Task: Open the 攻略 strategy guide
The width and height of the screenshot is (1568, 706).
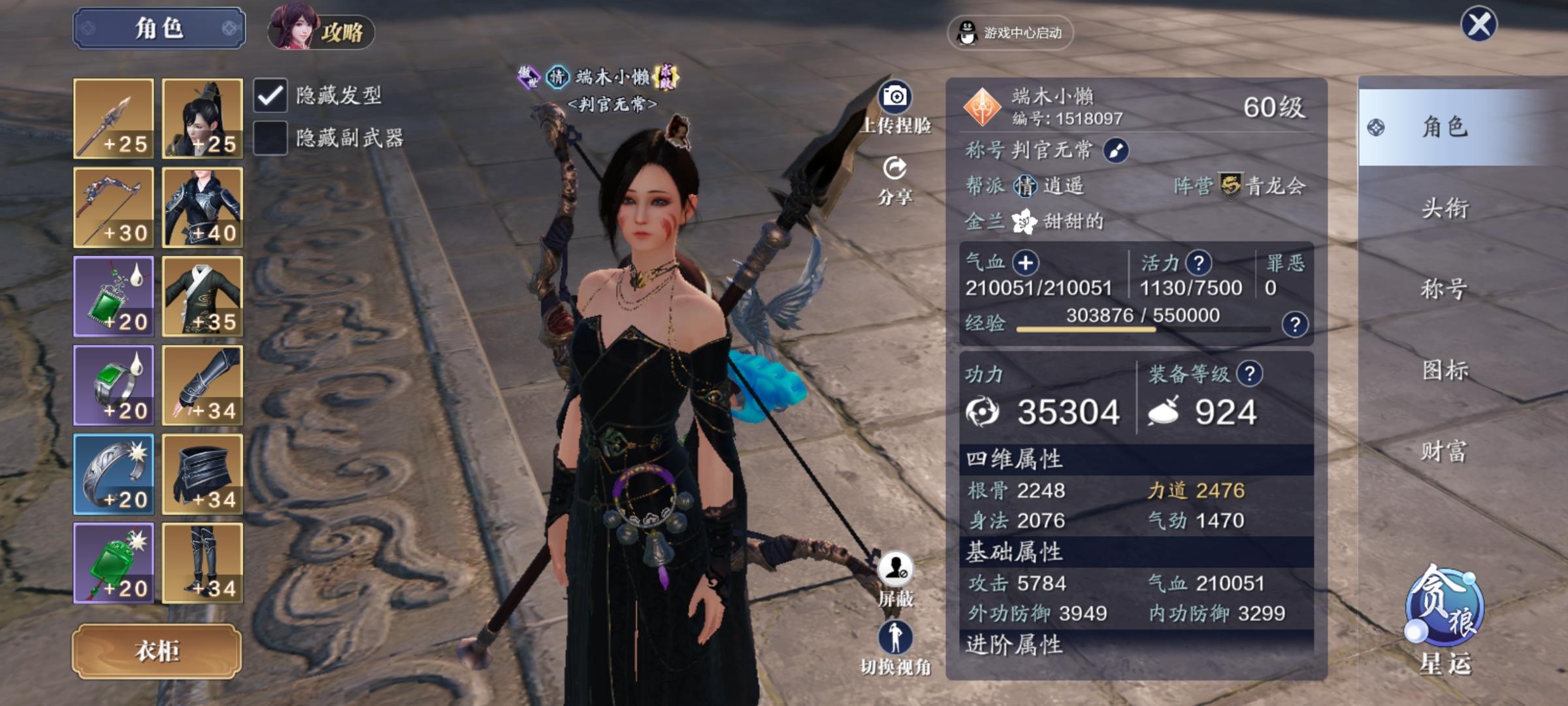Action: pos(321,30)
